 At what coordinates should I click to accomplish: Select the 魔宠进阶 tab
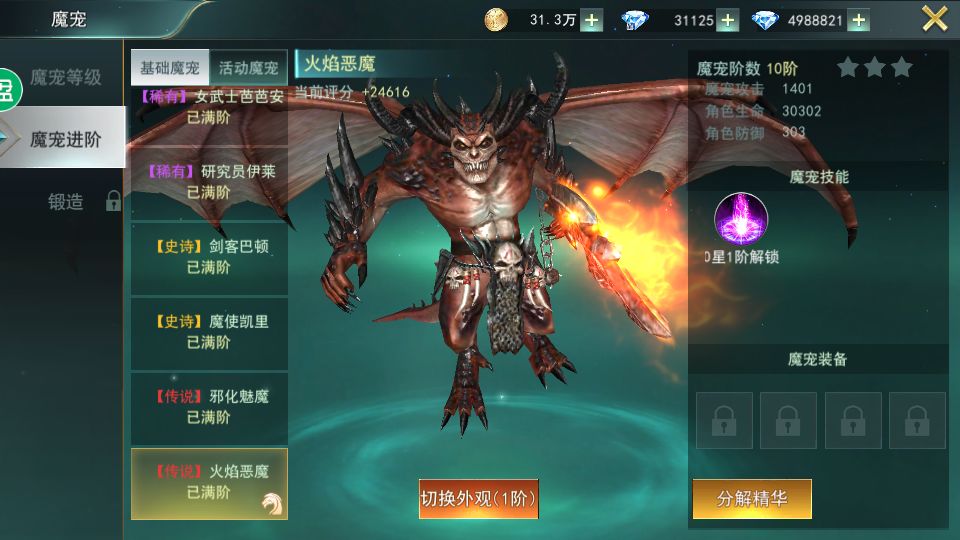click(x=66, y=139)
